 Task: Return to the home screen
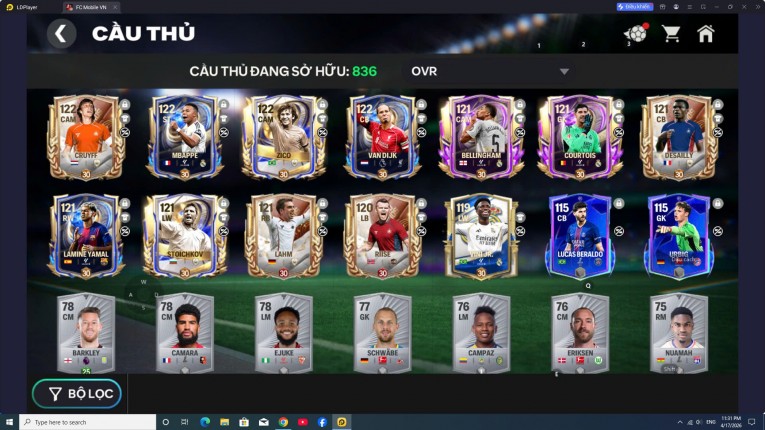[706, 34]
